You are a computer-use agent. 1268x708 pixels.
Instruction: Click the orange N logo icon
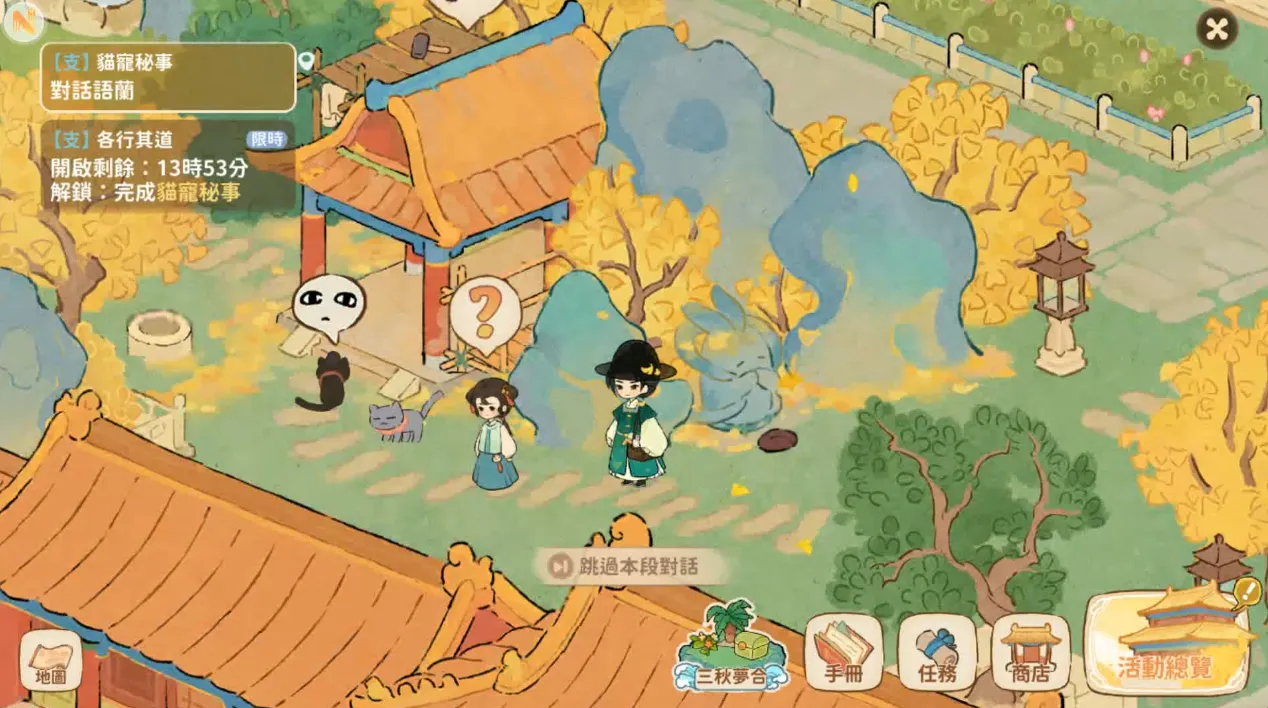pos(19,20)
